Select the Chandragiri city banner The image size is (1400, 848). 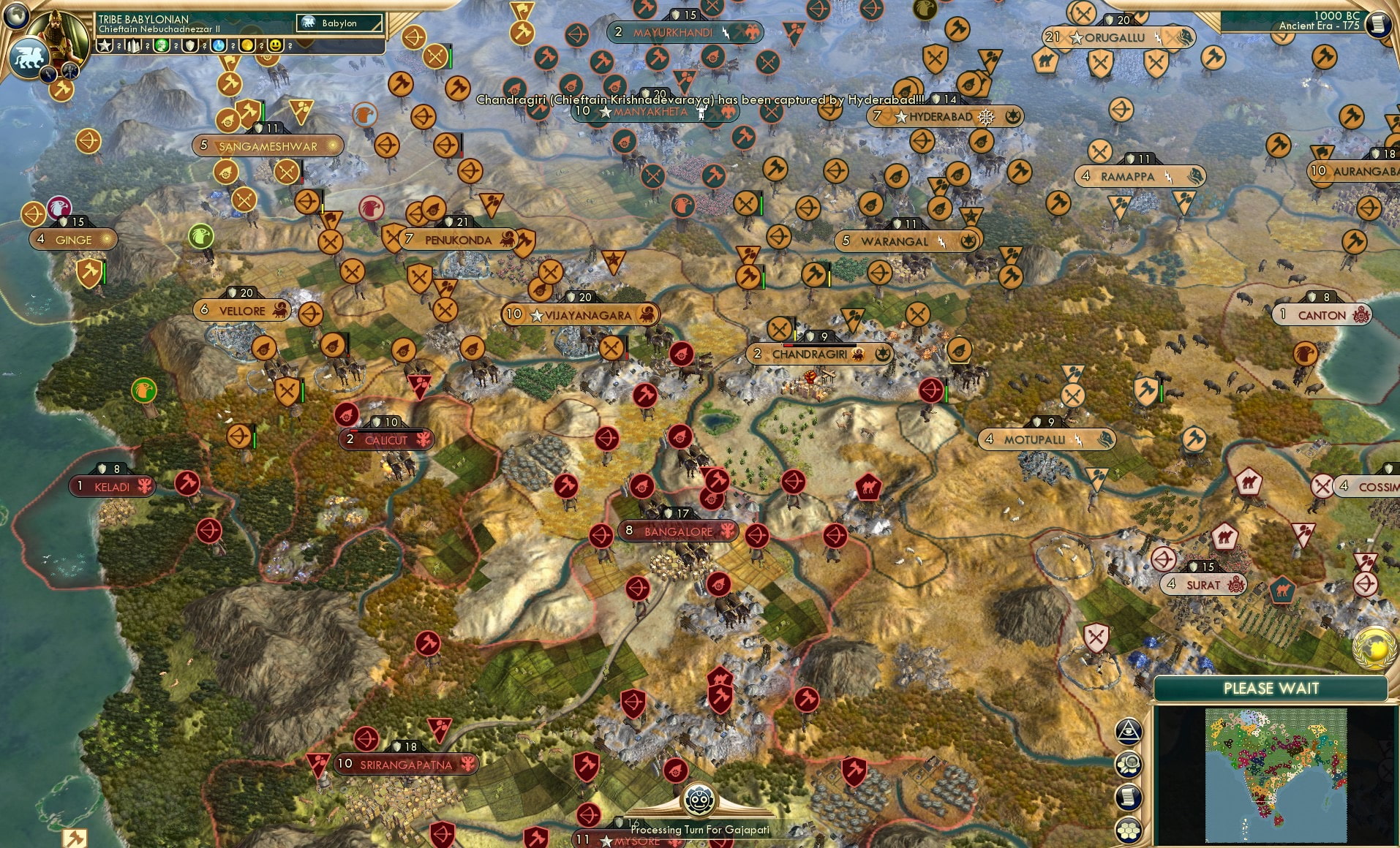pos(819,352)
